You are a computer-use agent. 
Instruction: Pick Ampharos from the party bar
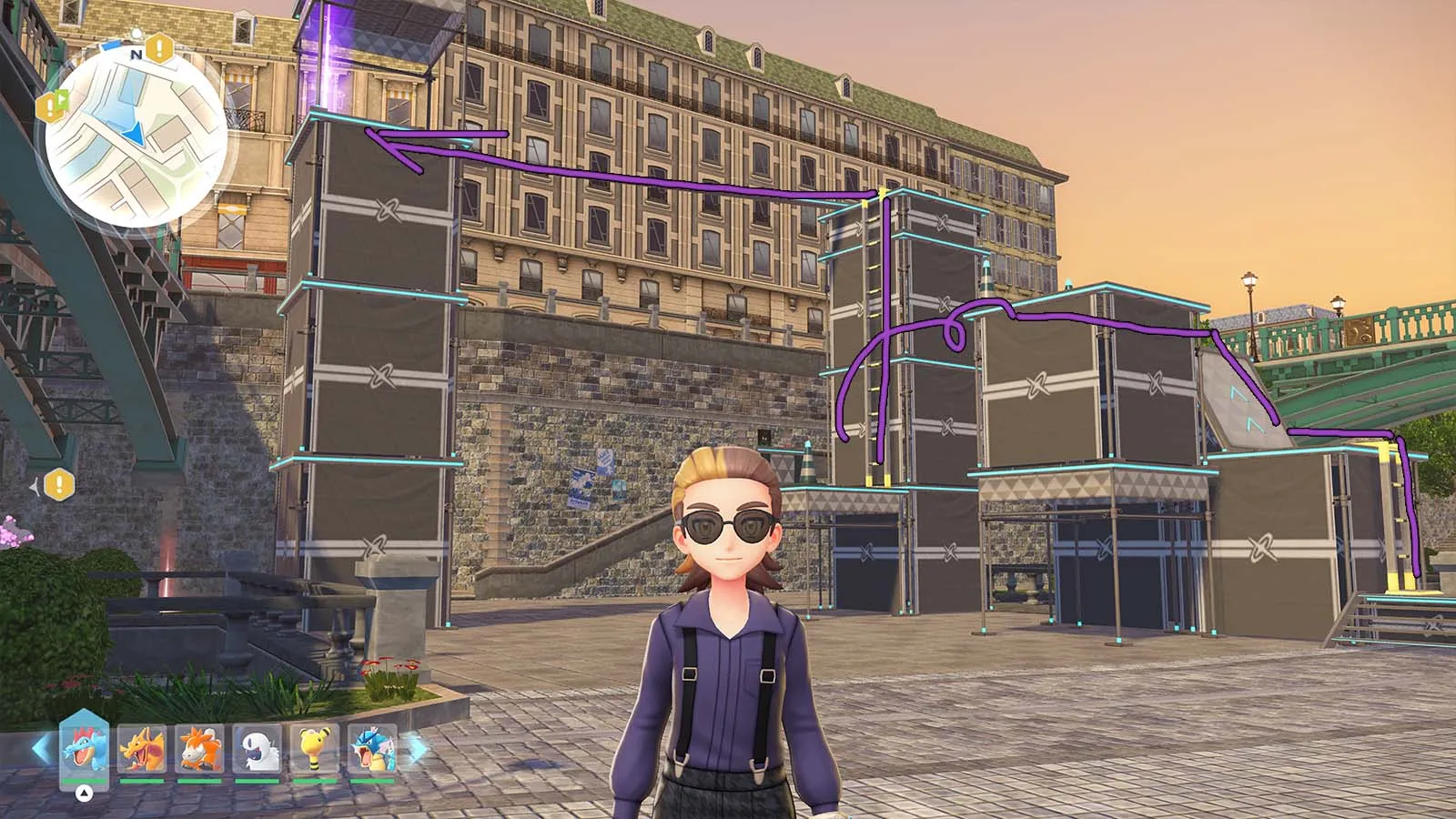[x=314, y=748]
